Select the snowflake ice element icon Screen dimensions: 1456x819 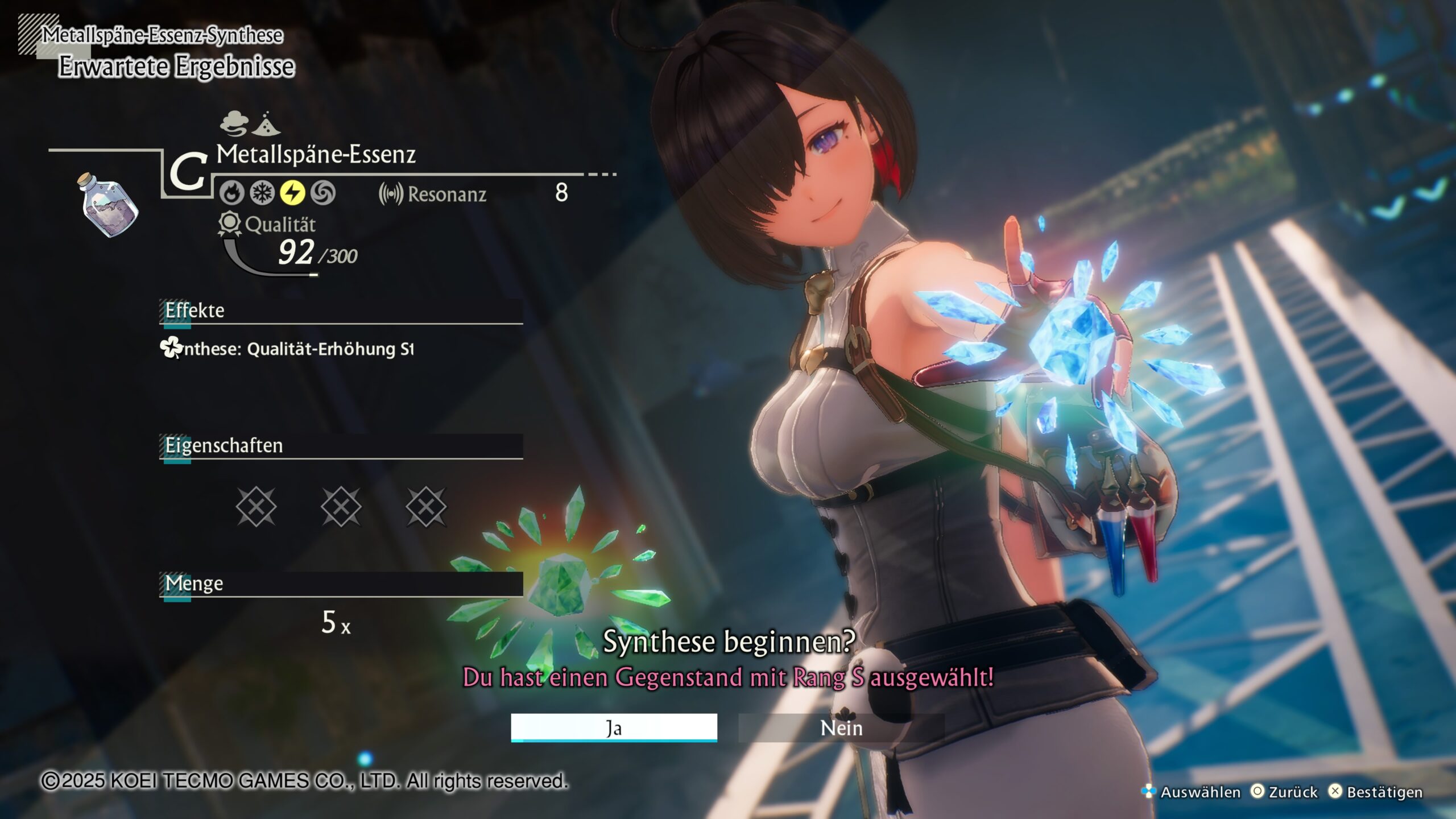(262, 193)
